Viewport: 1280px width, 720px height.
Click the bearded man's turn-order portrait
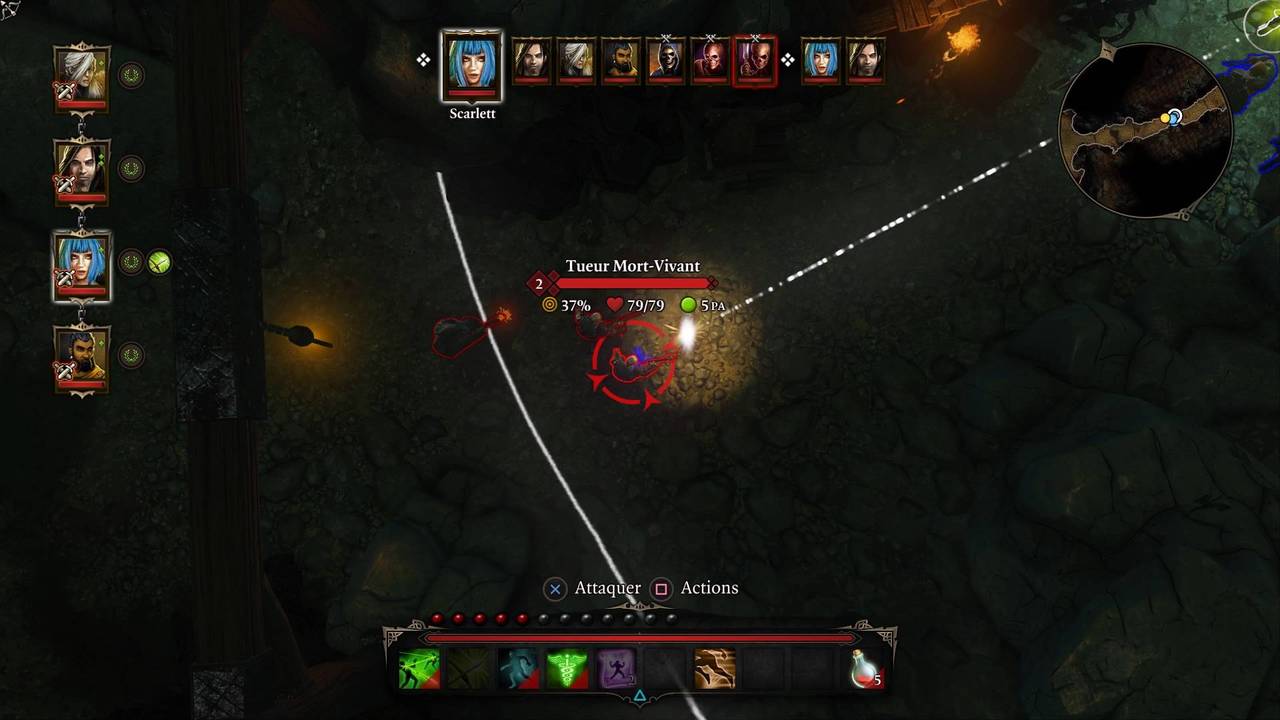621,61
